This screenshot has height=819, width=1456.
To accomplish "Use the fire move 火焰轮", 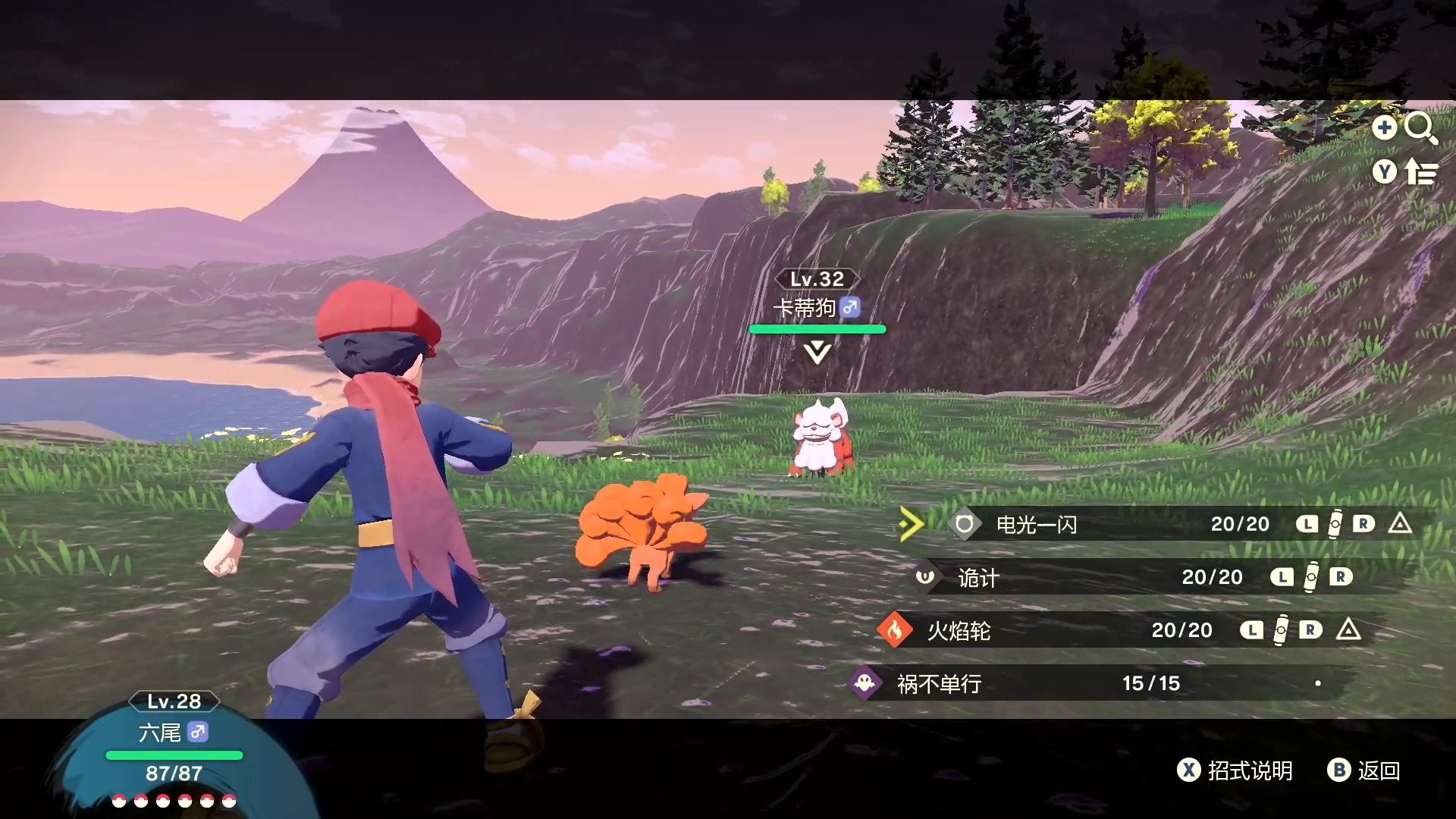I will [959, 631].
